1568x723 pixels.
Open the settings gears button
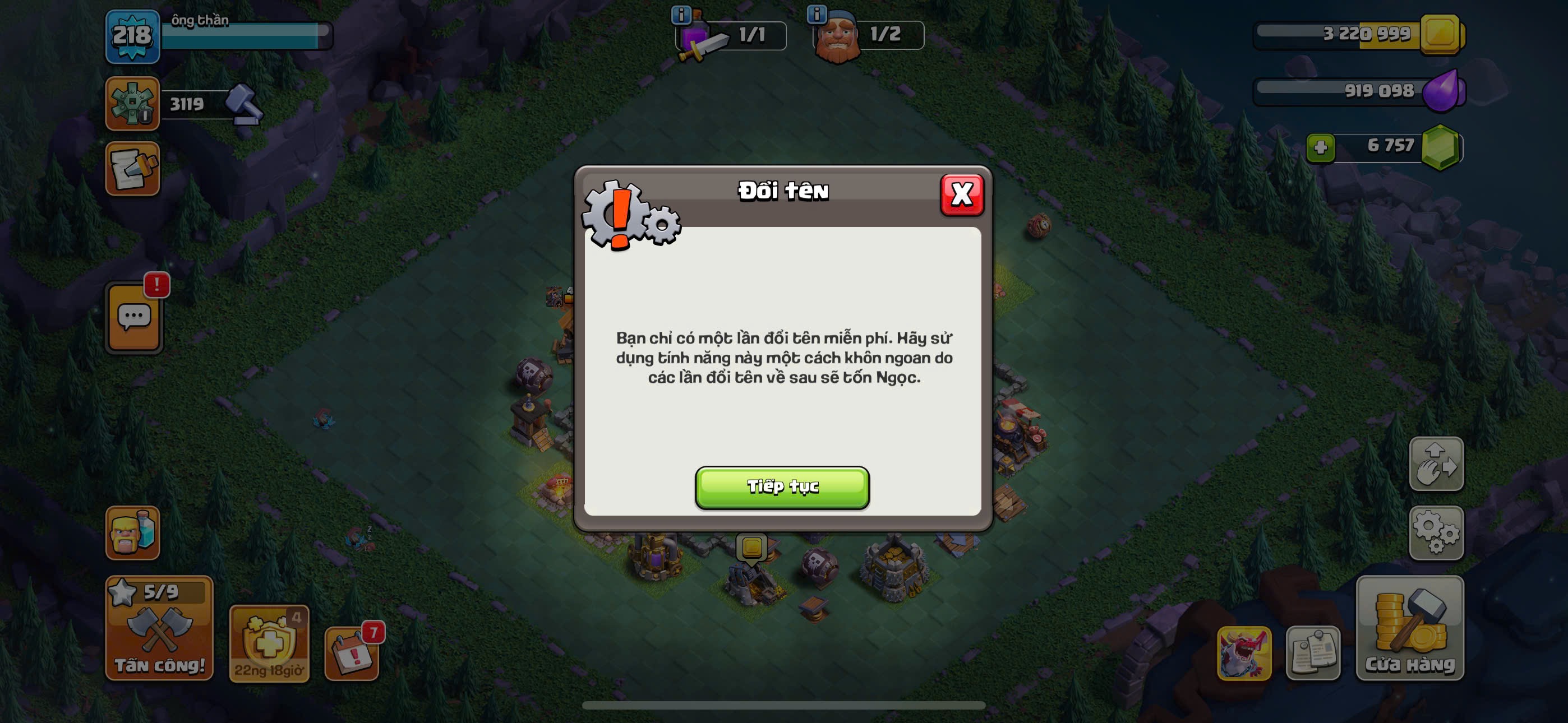coord(1436,532)
